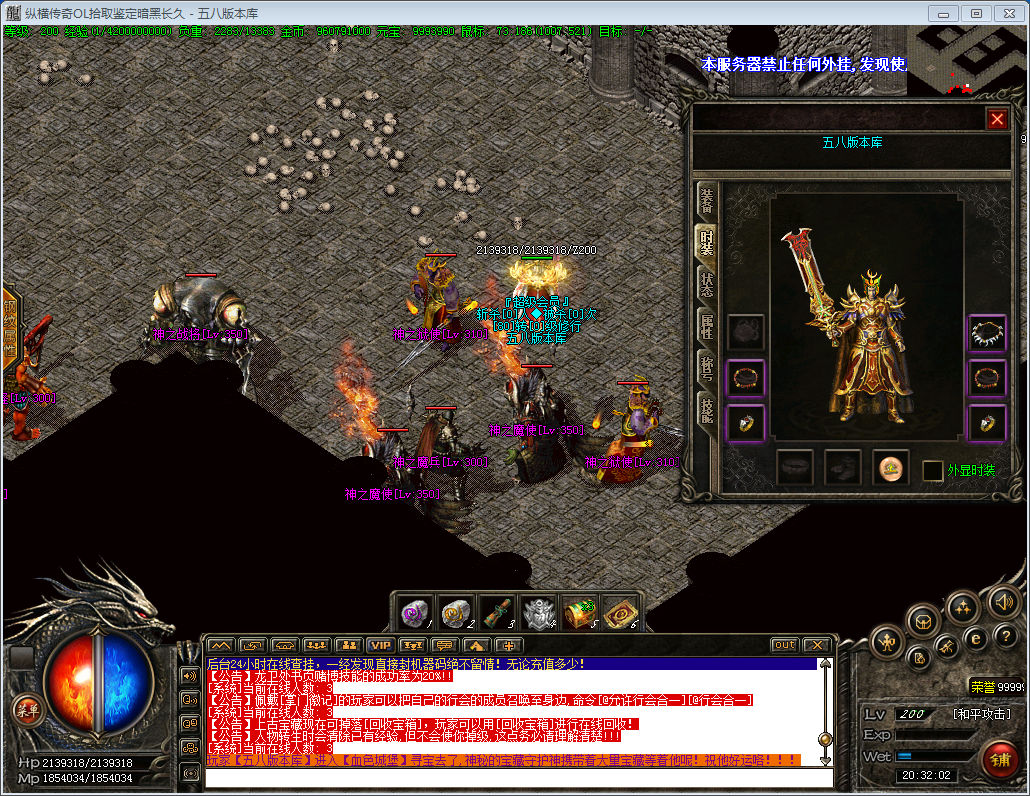Maximize the game window
Viewport: 1030px width, 796px height.
tap(977, 13)
